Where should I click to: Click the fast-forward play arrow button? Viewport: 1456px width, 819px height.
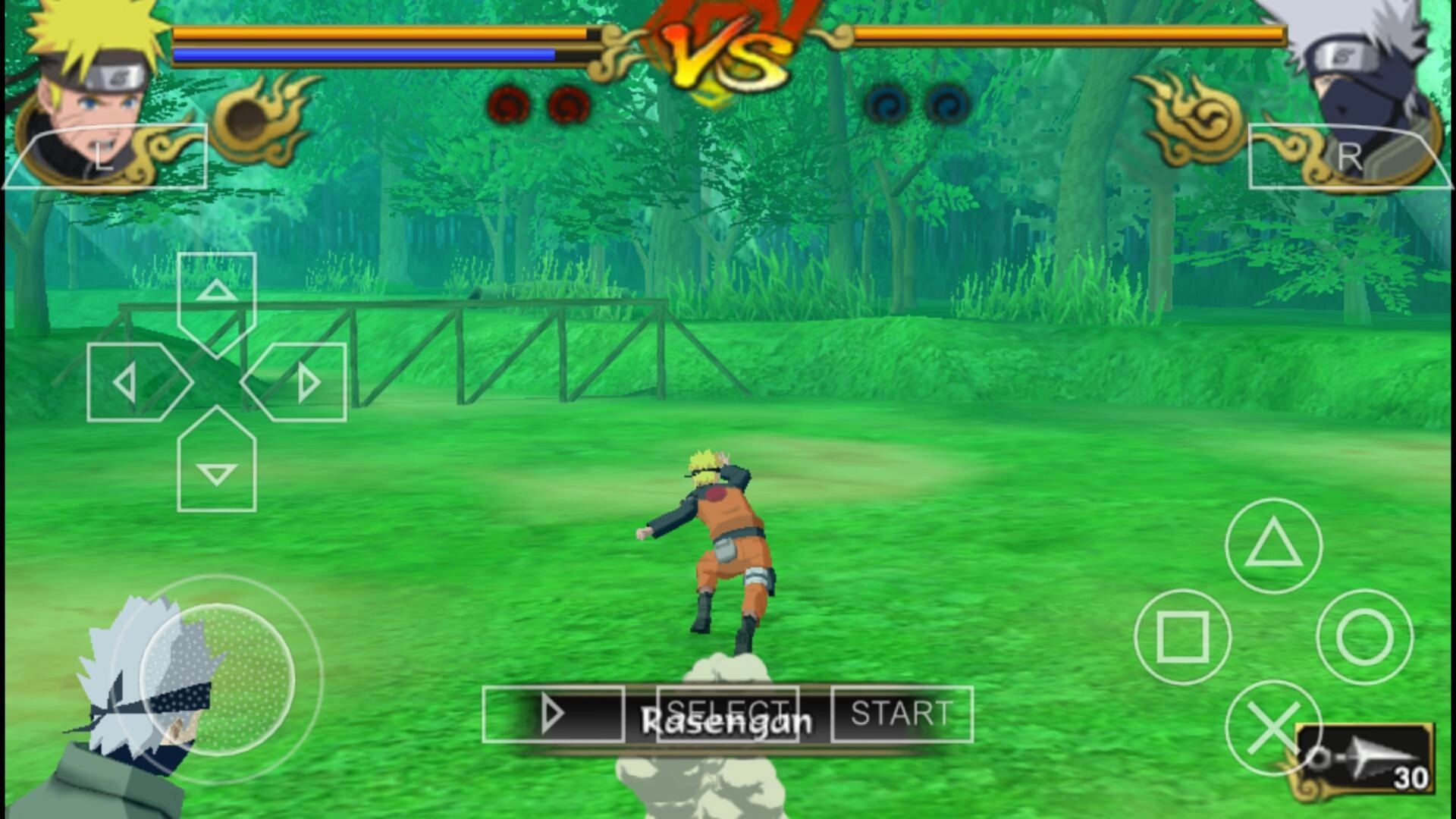553,714
